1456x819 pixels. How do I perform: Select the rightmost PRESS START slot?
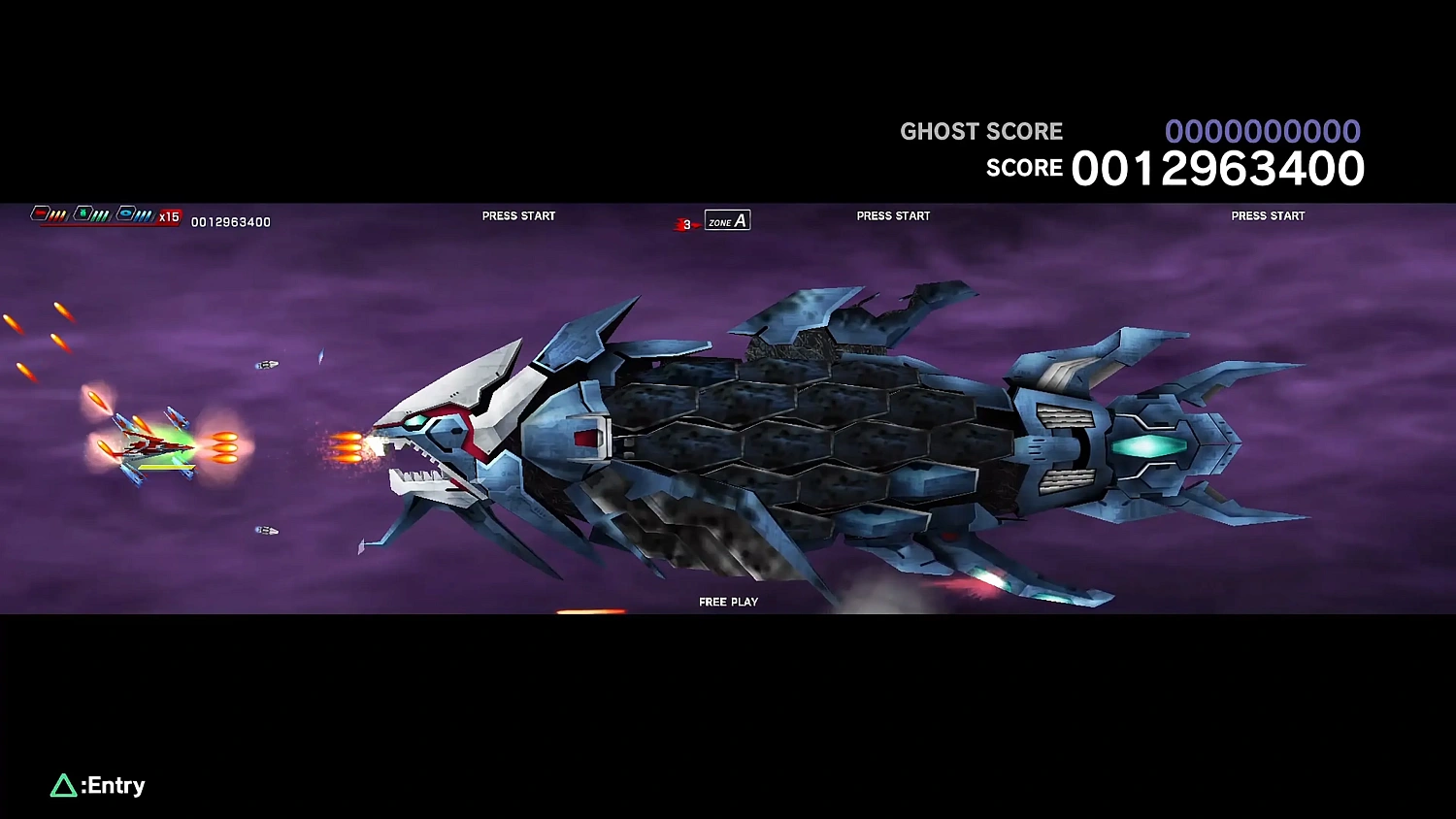point(1268,215)
